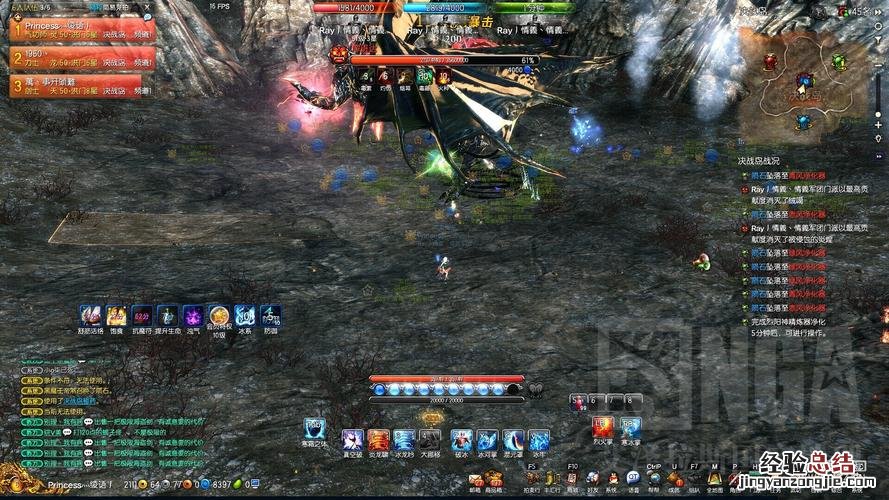Inspect the 抗魔符 buff icon

click(x=142, y=315)
